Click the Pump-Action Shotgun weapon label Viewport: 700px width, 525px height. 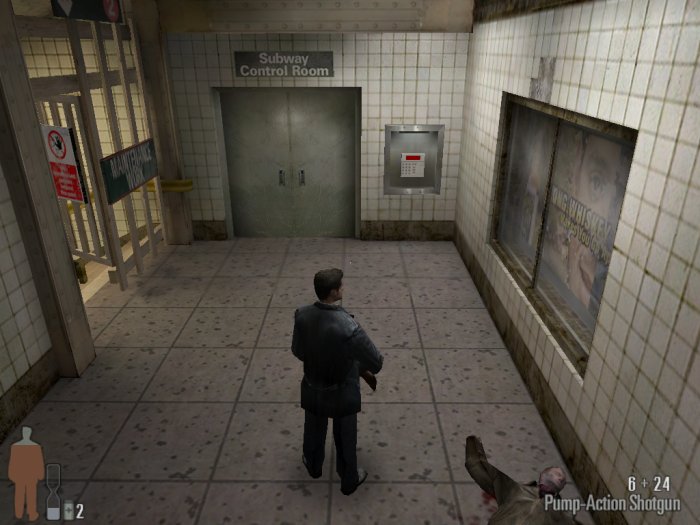click(x=612, y=503)
